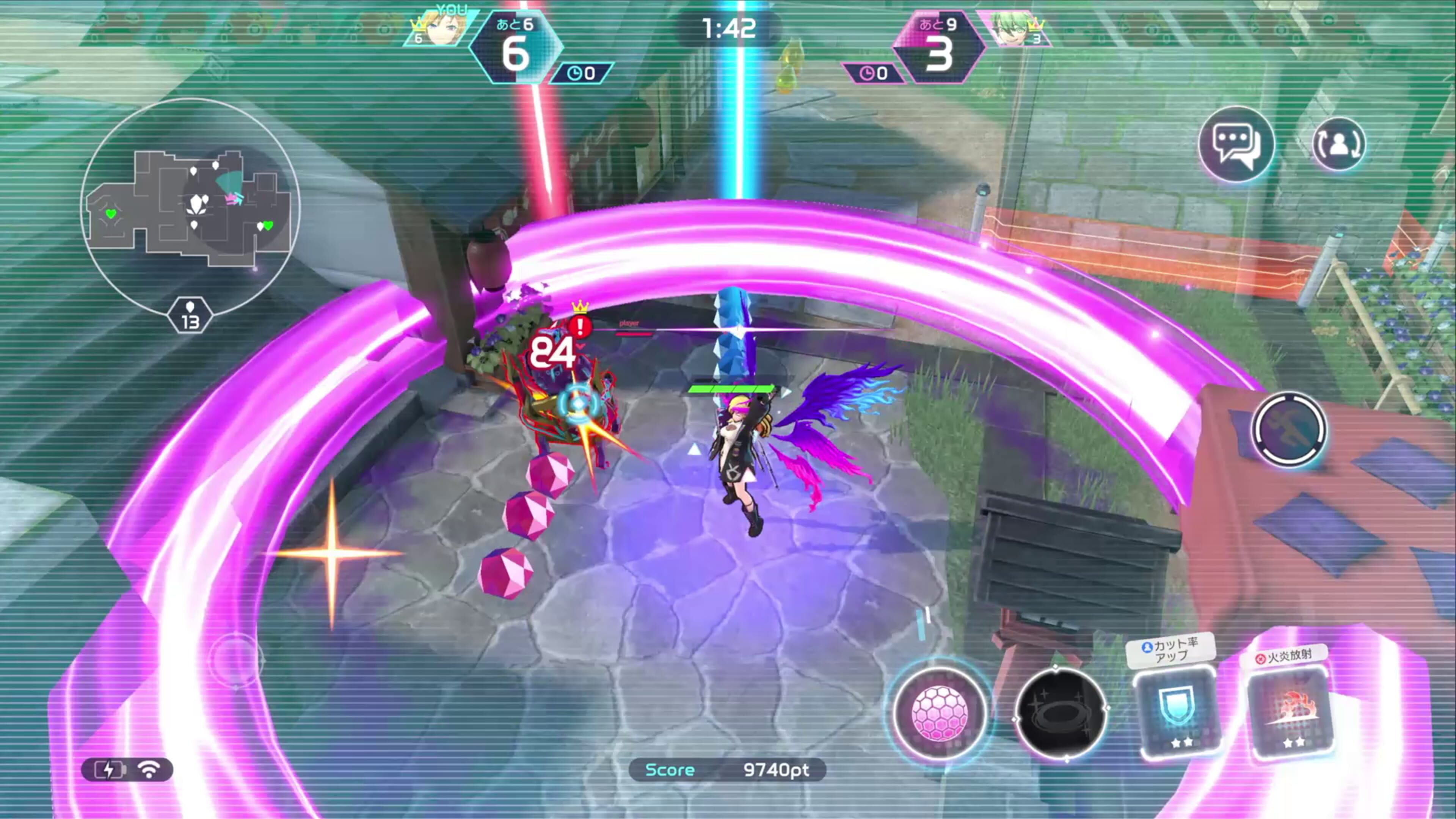Open the chat speech-bubble button

(1236, 144)
